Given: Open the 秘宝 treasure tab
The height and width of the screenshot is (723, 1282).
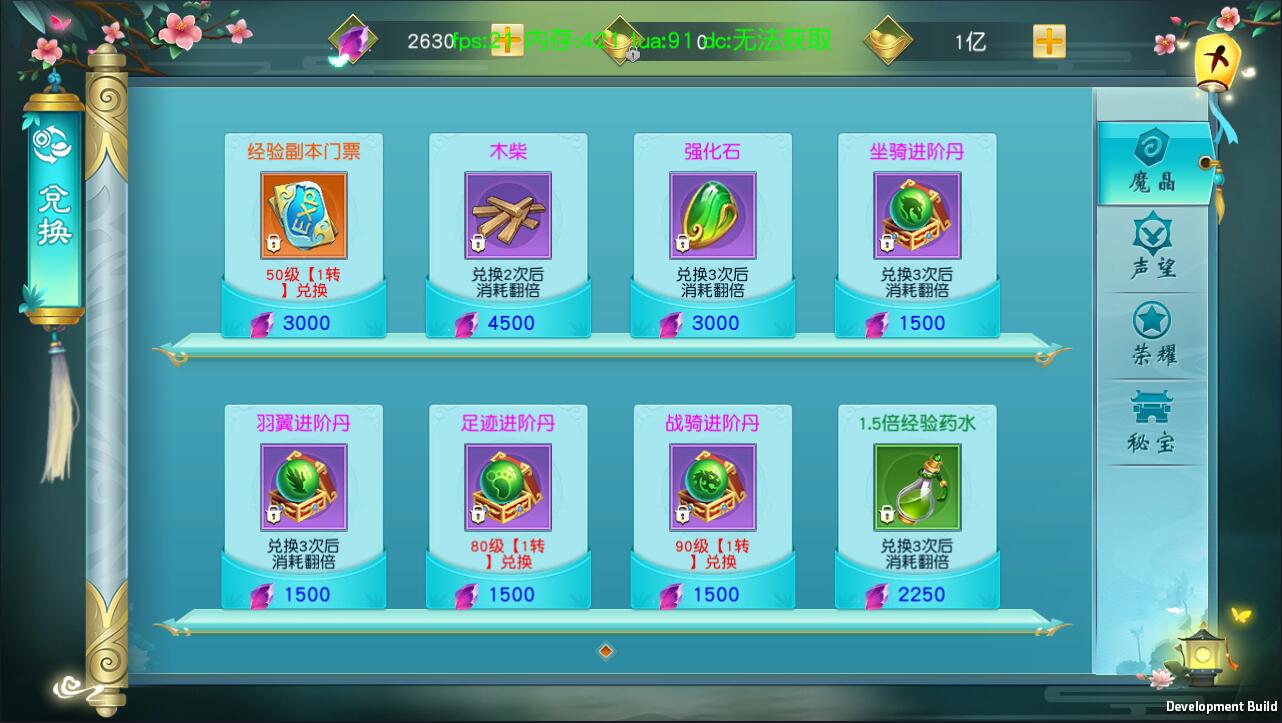Looking at the screenshot, I should click(1153, 423).
